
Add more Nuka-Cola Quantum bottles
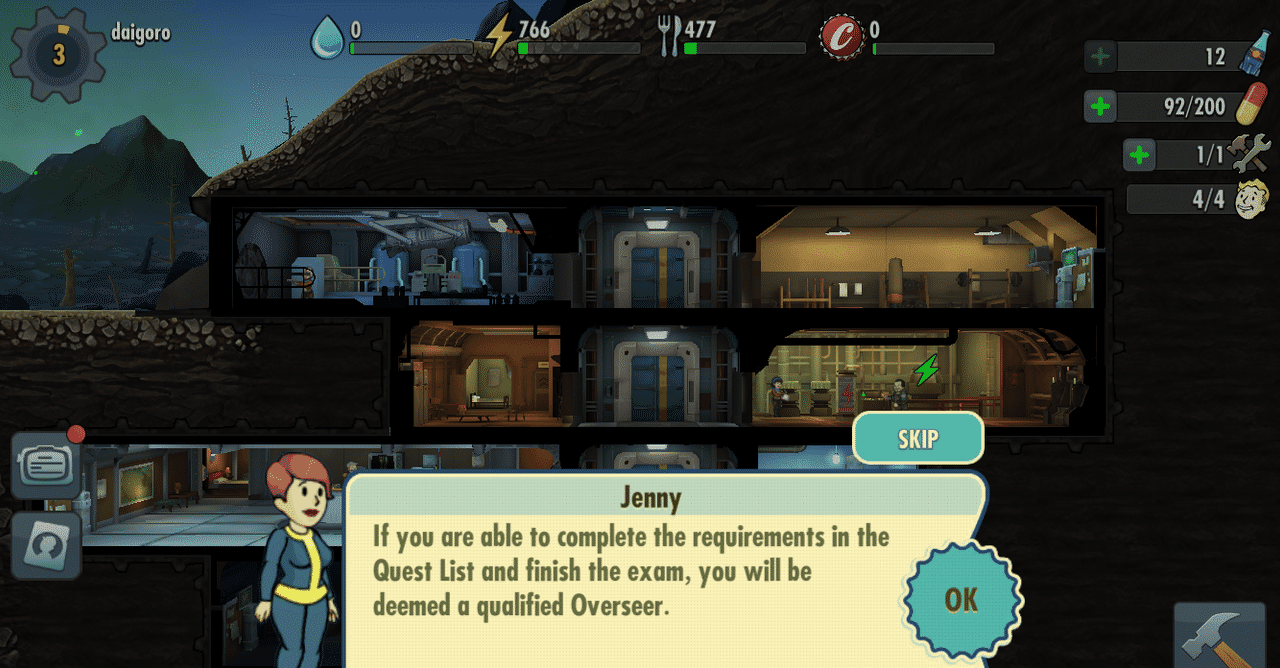click(x=1100, y=57)
